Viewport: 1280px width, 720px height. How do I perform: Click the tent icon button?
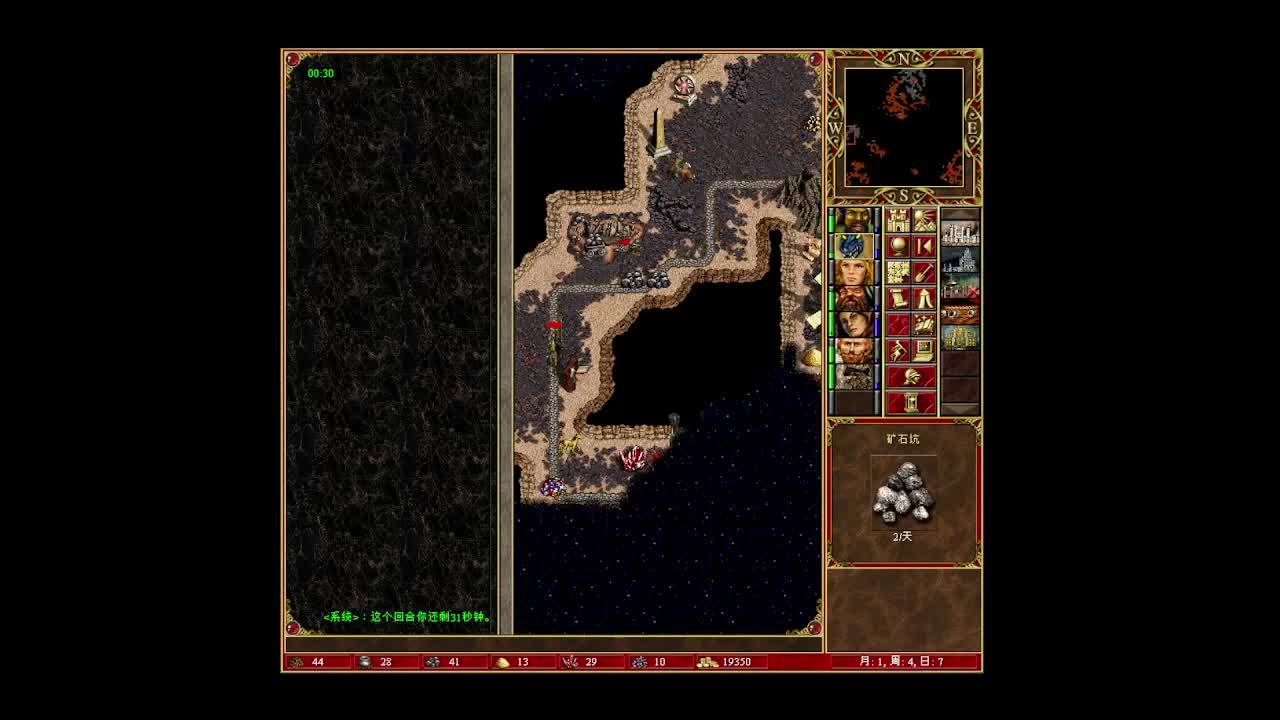[x=924, y=298]
